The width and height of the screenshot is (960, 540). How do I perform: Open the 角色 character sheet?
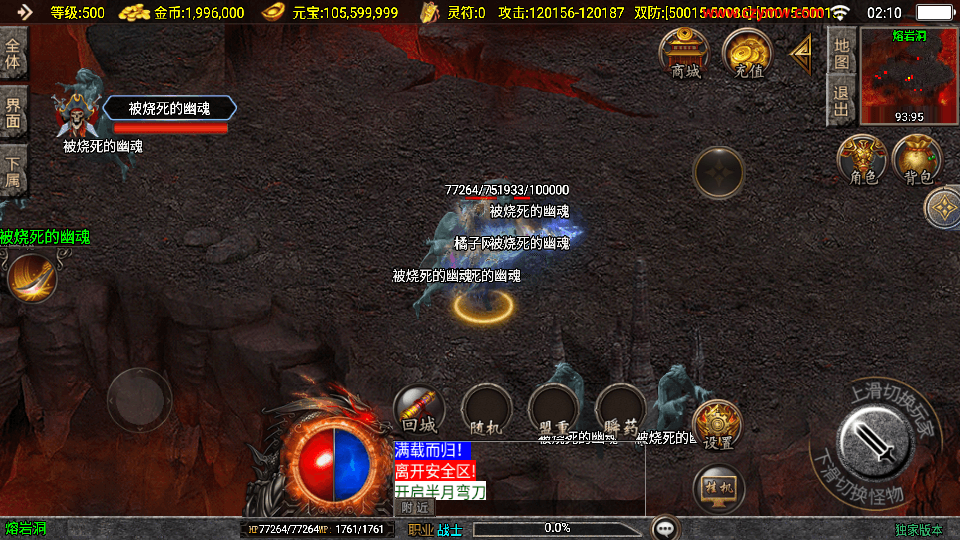pyautogui.click(x=863, y=161)
